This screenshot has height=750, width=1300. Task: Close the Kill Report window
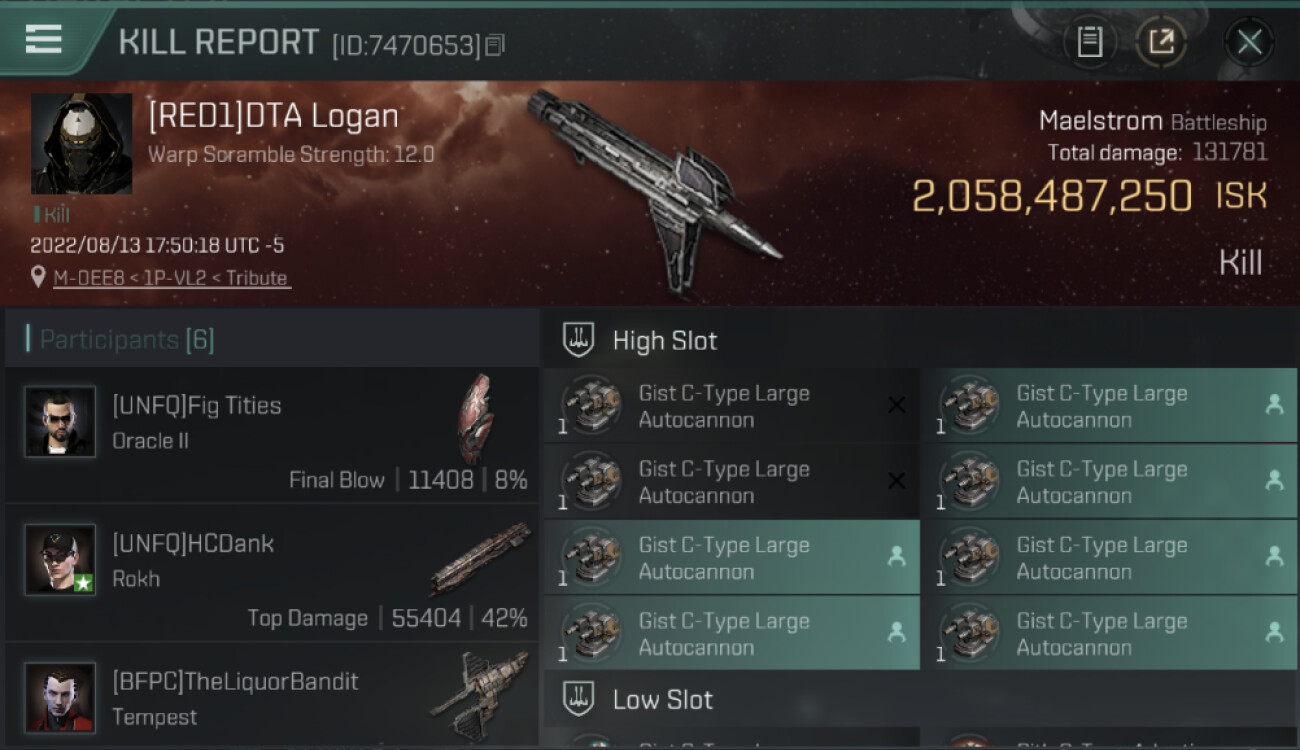[x=1249, y=42]
